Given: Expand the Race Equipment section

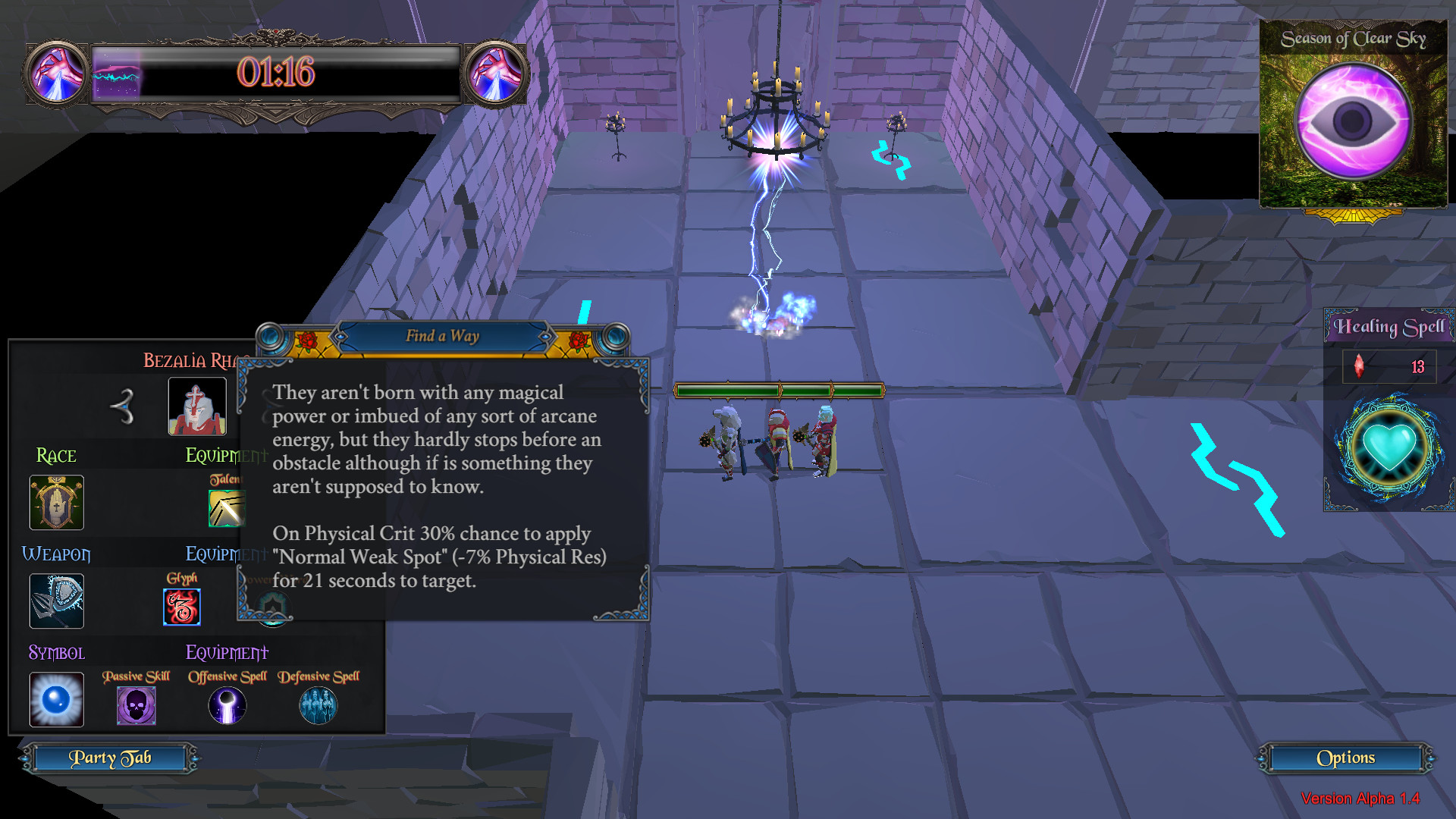Looking at the screenshot, I should pyautogui.click(x=225, y=456).
